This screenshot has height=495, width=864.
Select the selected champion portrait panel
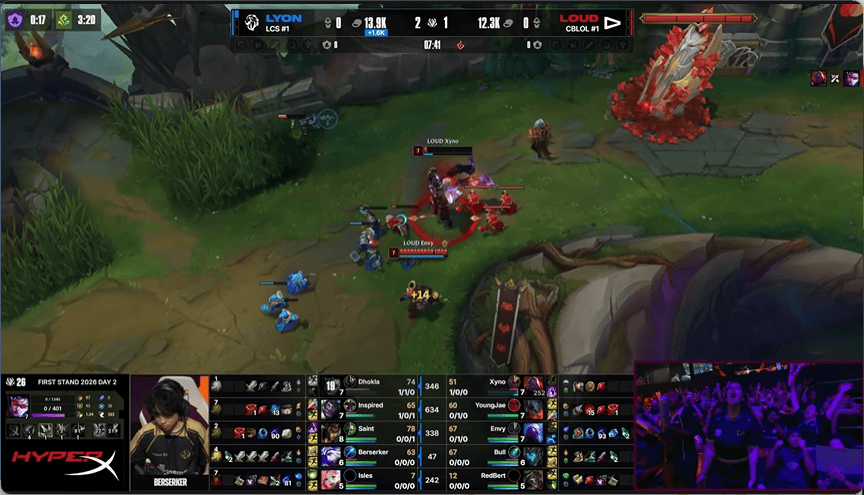point(21,404)
